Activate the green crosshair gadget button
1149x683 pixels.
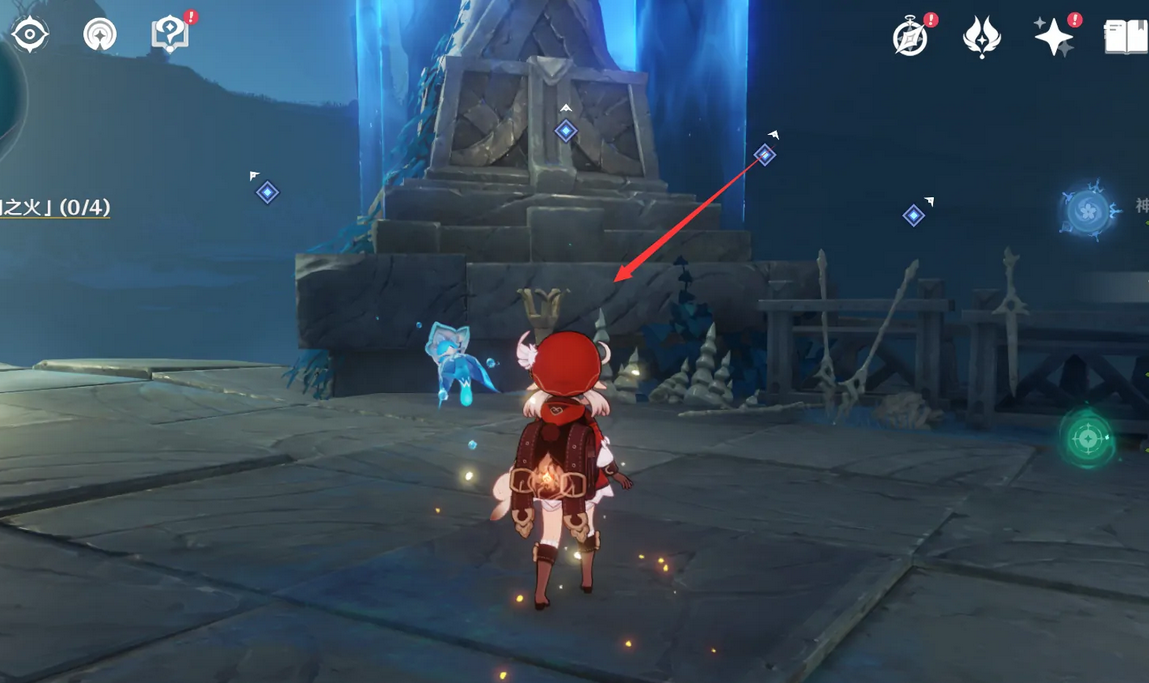tap(1088, 438)
